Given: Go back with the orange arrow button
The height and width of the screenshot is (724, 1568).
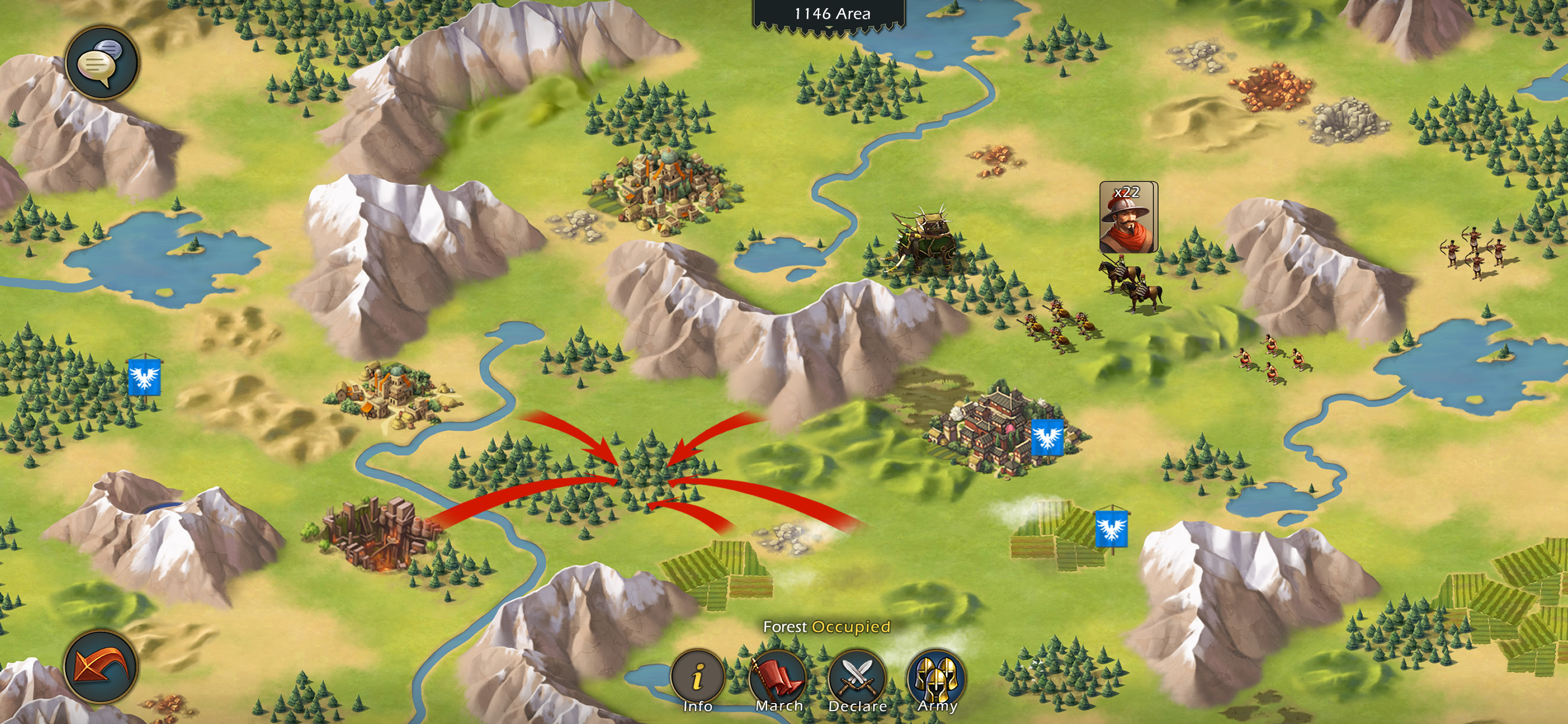Looking at the screenshot, I should [101, 666].
